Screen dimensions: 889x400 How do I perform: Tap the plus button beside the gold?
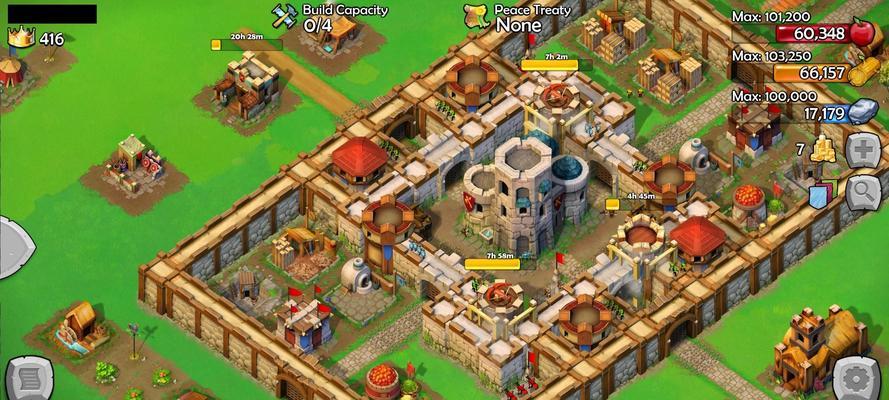point(863,151)
